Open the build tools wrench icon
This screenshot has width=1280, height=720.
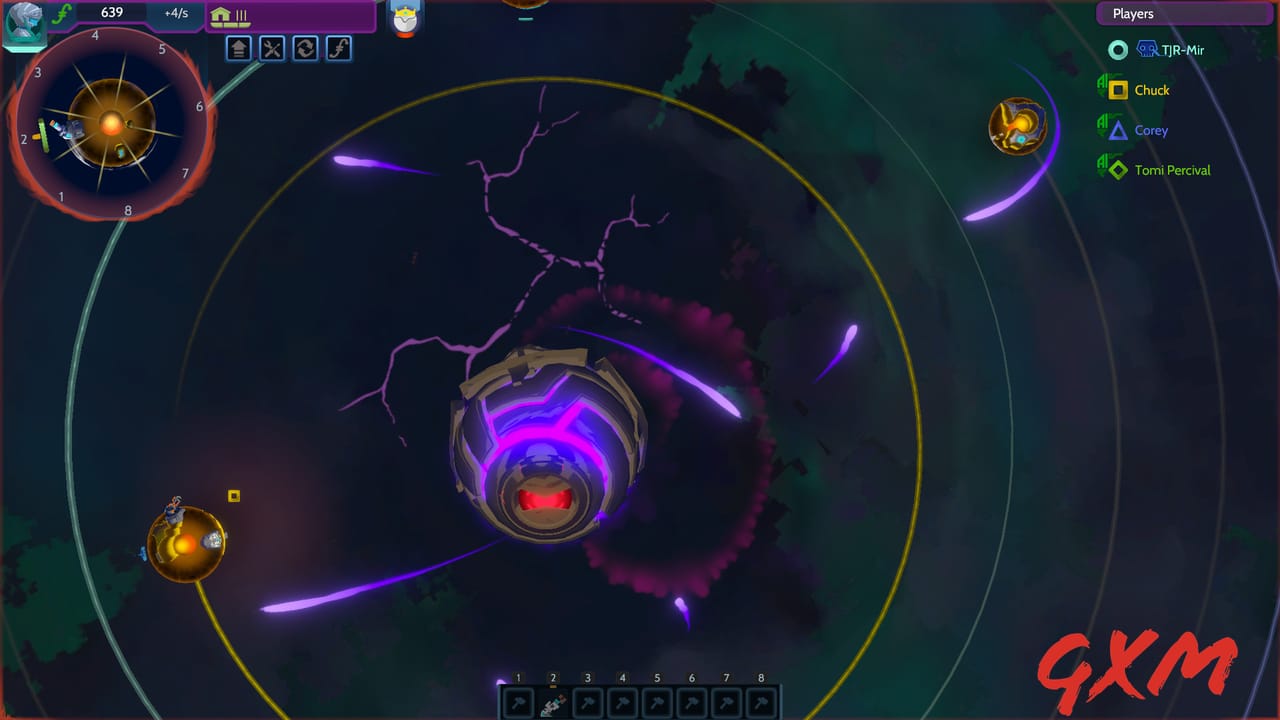tap(272, 48)
